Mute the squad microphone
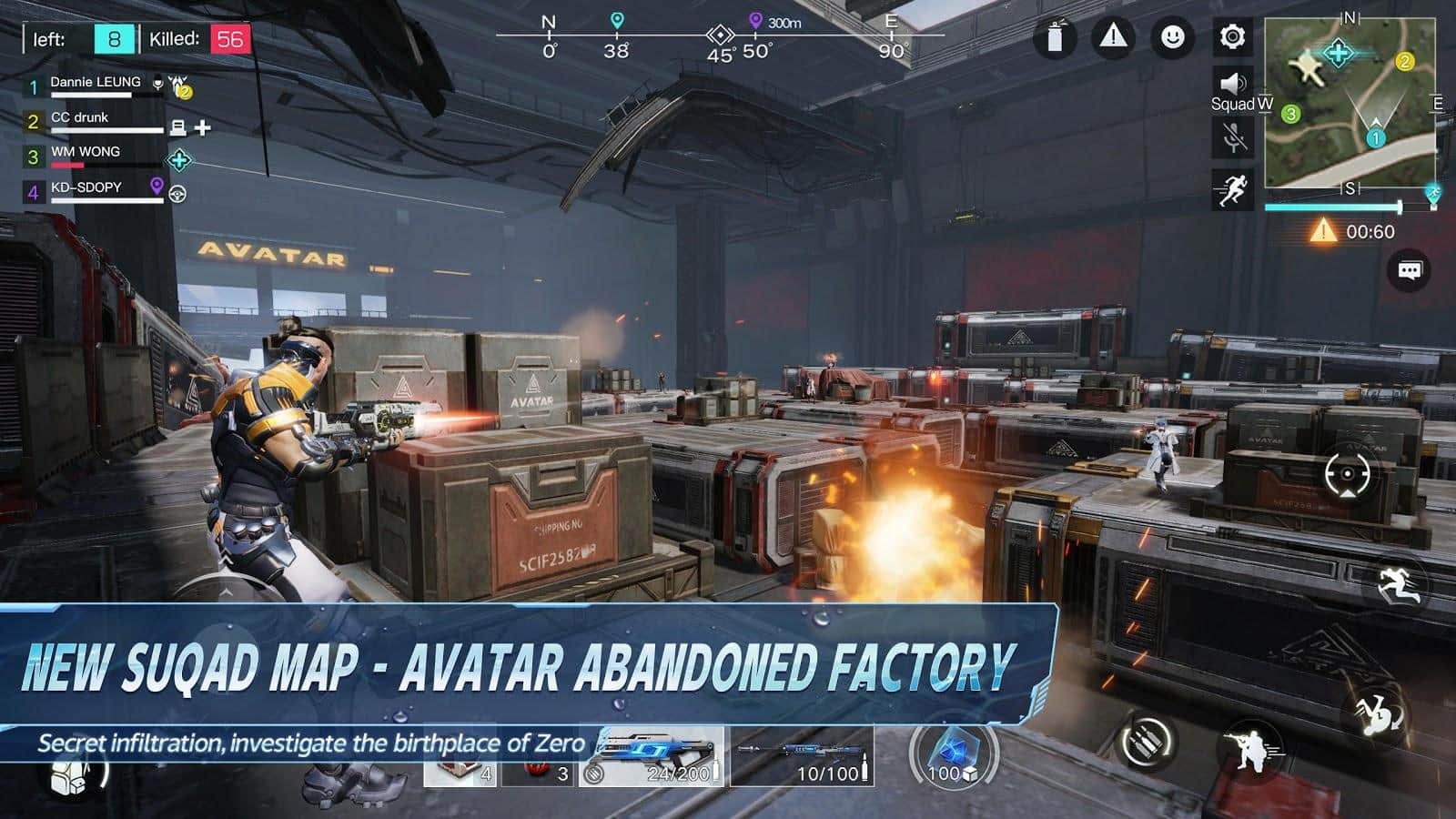The width and height of the screenshot is (1456, 819). click(x=1234, y=136)
